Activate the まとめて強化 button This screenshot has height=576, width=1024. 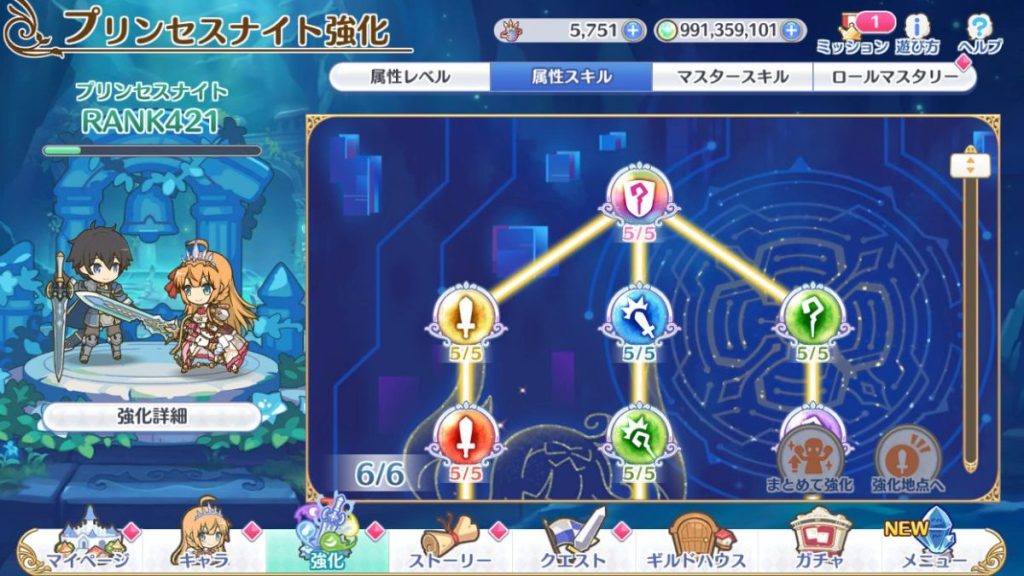[x=811, y=461]
